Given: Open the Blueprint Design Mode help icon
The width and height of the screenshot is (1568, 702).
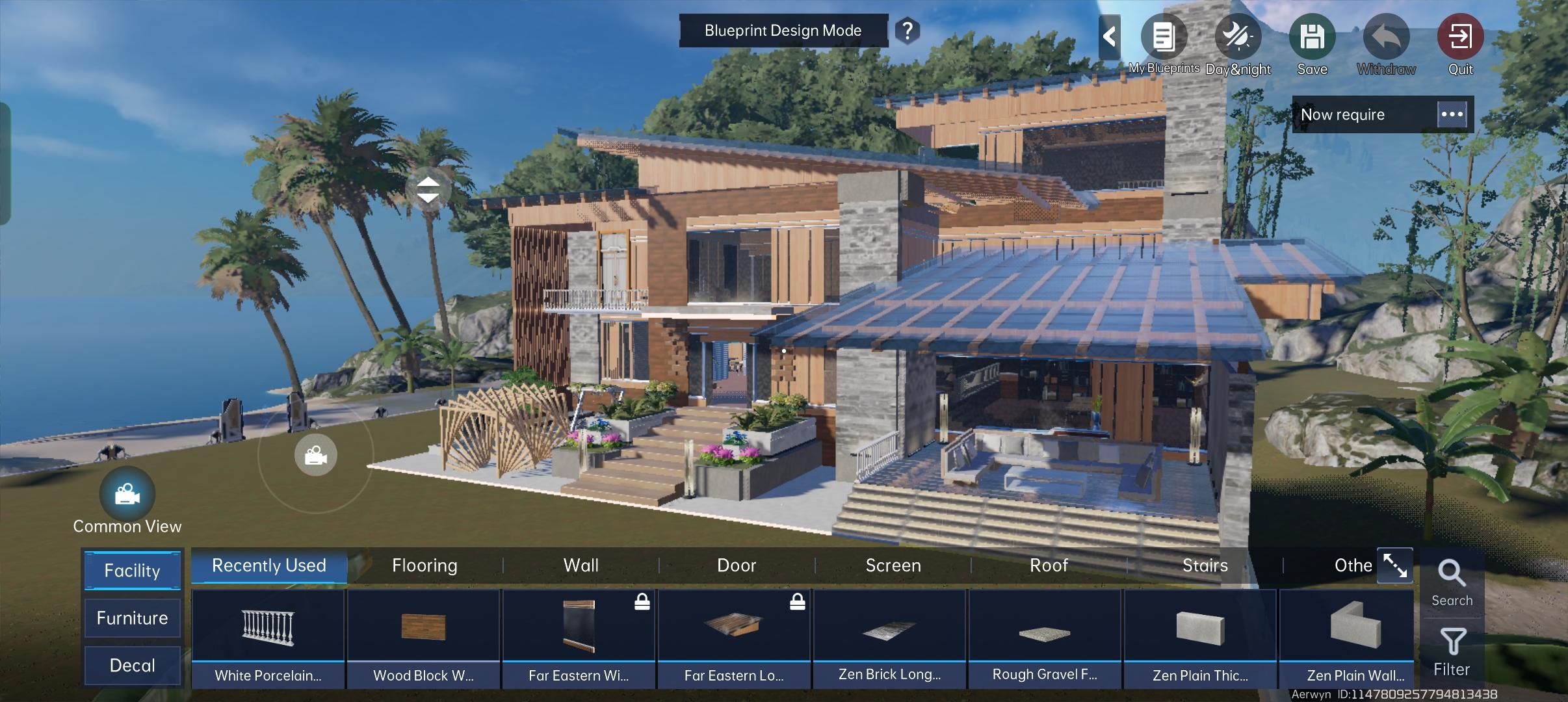Looking at the screenshot, I should (907, 31).
